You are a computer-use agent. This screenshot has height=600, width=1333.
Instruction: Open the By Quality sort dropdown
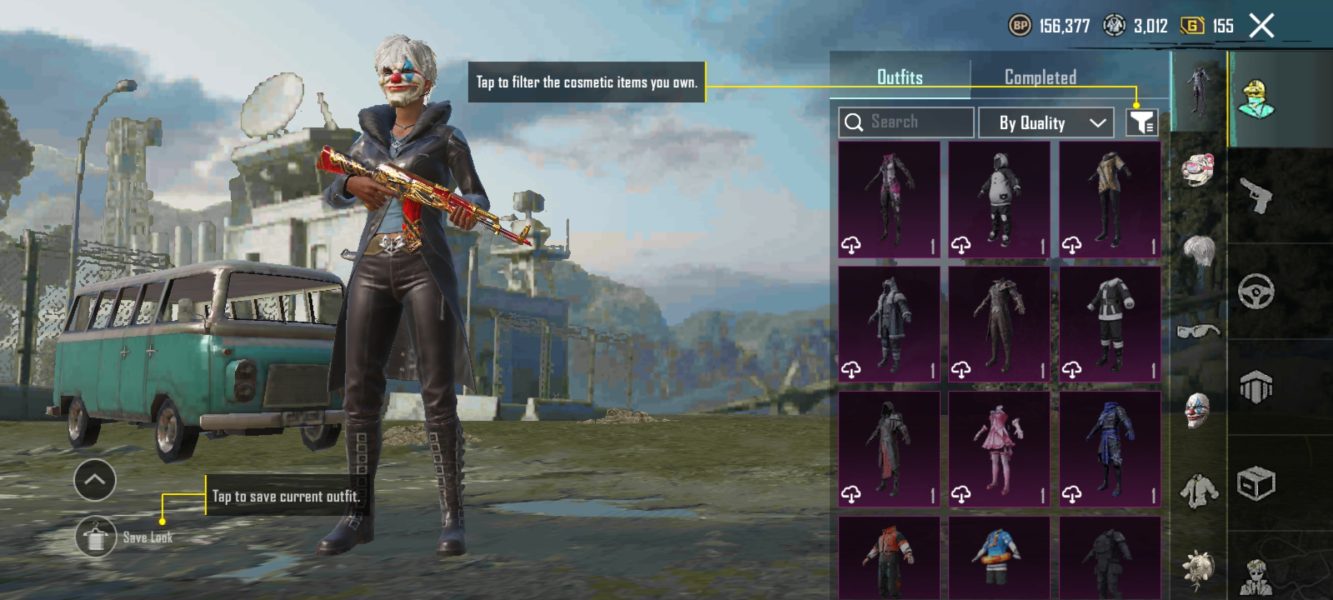[1046, 123]
